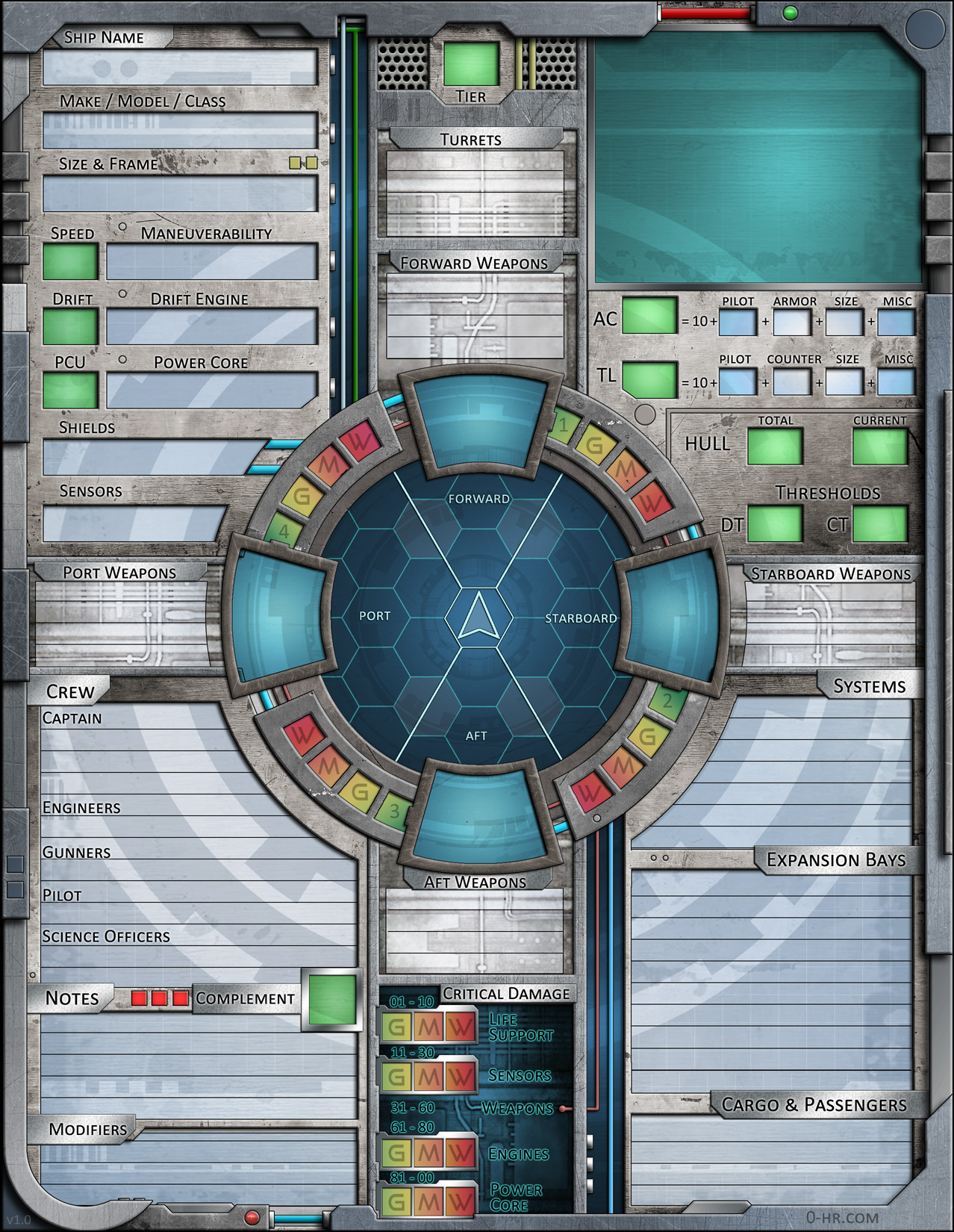
Task: Select the green Complement box
Action: [332, 1001]
